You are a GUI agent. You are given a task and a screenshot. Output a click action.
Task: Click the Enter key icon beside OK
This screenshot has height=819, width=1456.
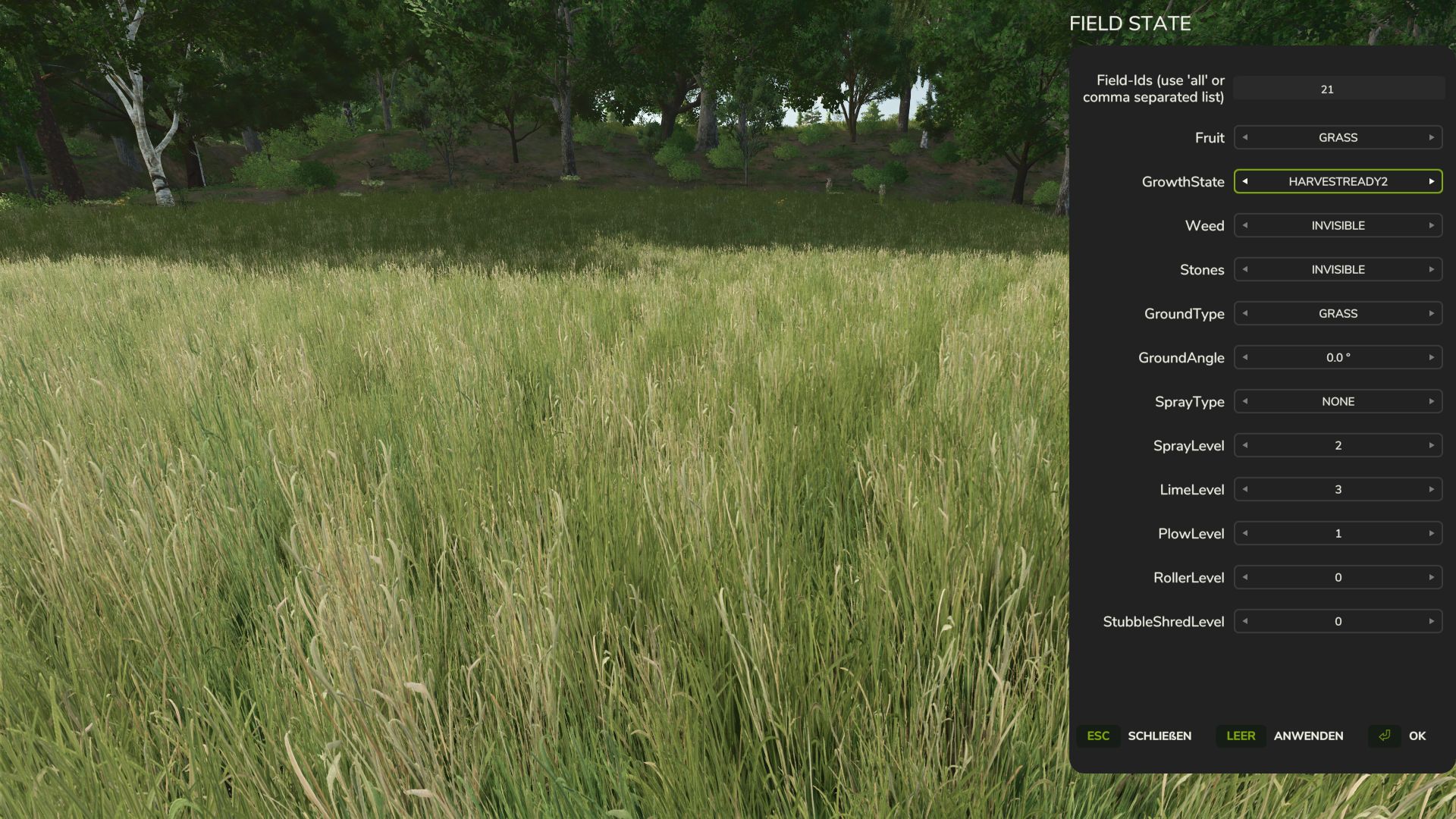pos(1384,736)
